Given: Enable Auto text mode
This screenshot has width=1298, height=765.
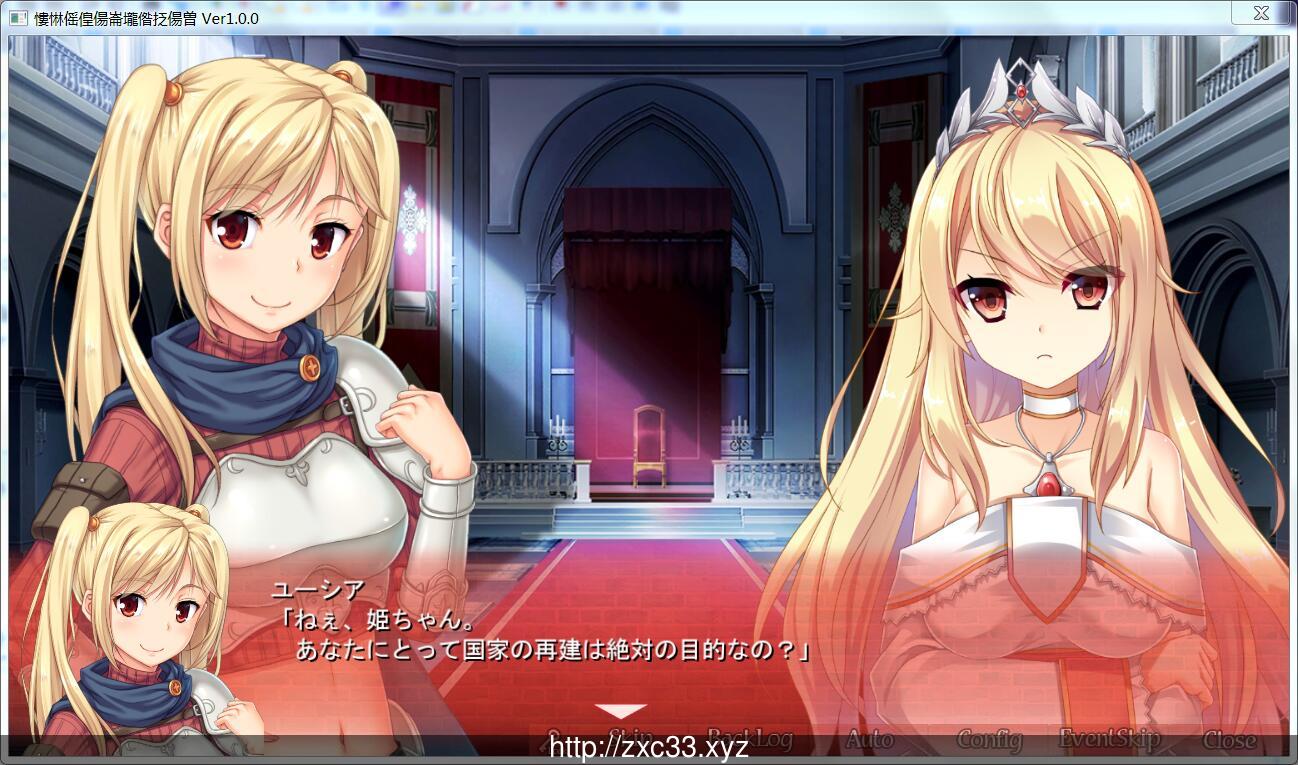Looking at the screenshot, I should click(868, 741).
